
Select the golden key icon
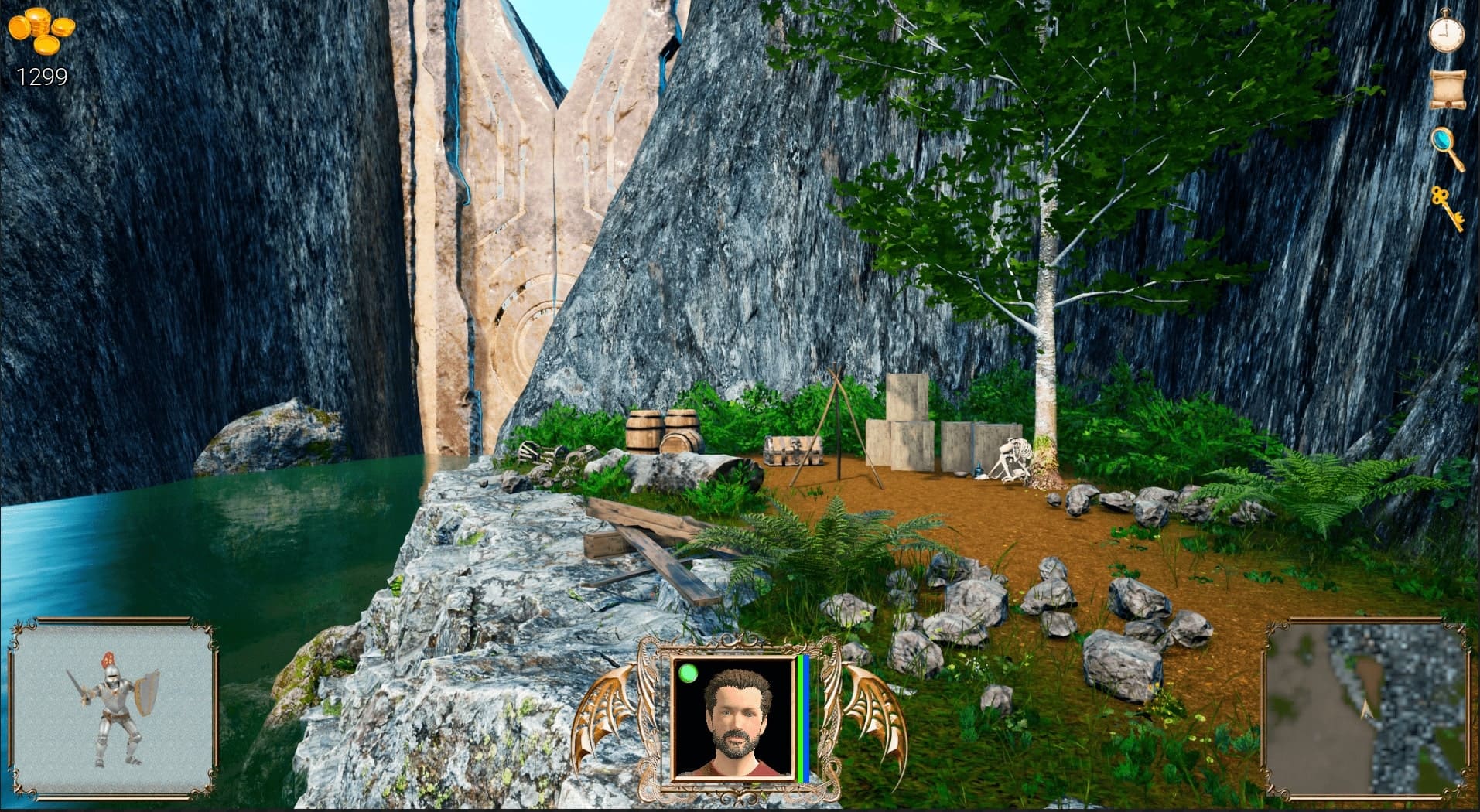tap(1446, 206)
